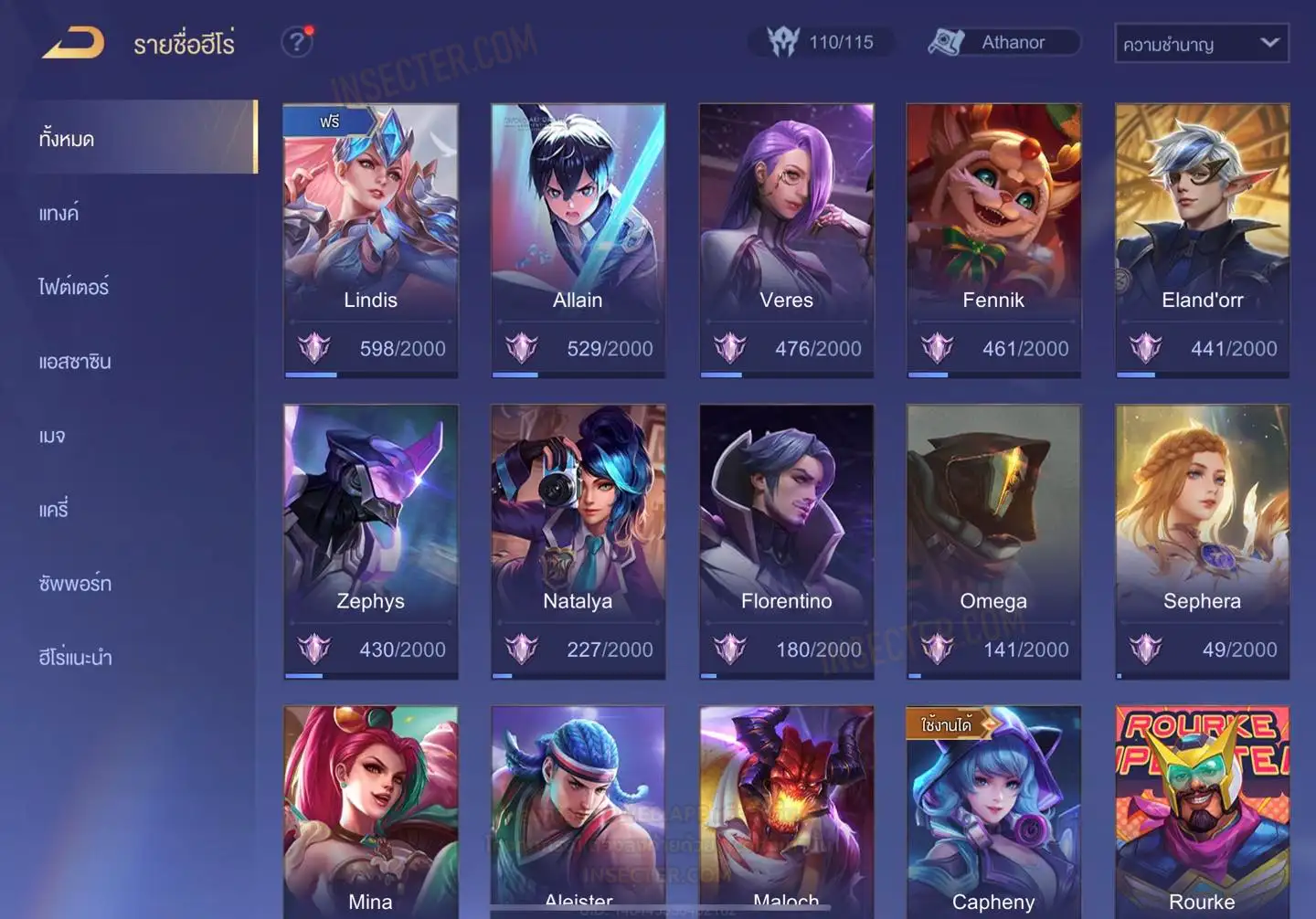This screenshot has width=1316, height=919.
Task: Open the Capheny hero card
Action: point(993,811)
